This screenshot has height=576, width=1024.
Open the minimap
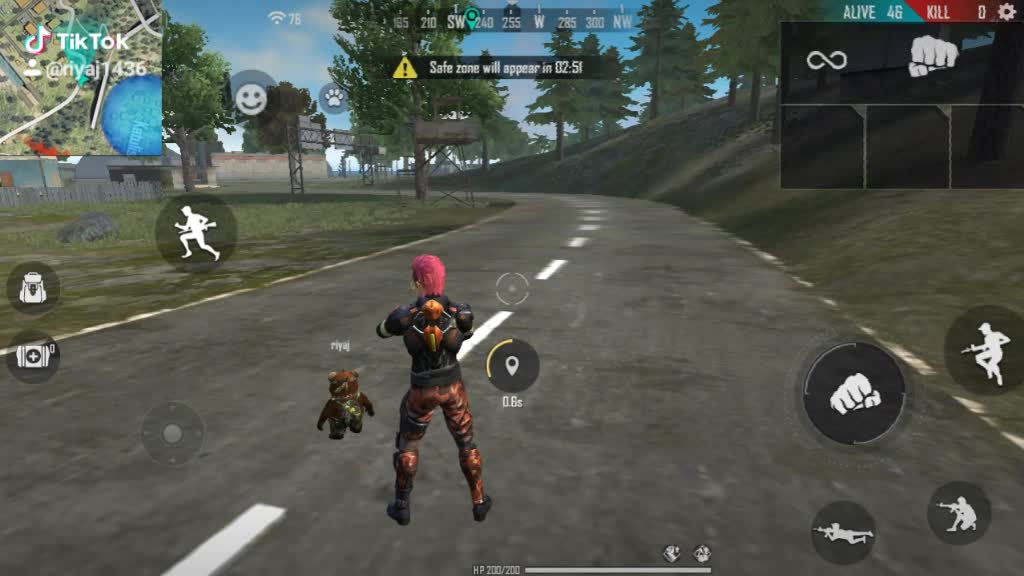80,78
